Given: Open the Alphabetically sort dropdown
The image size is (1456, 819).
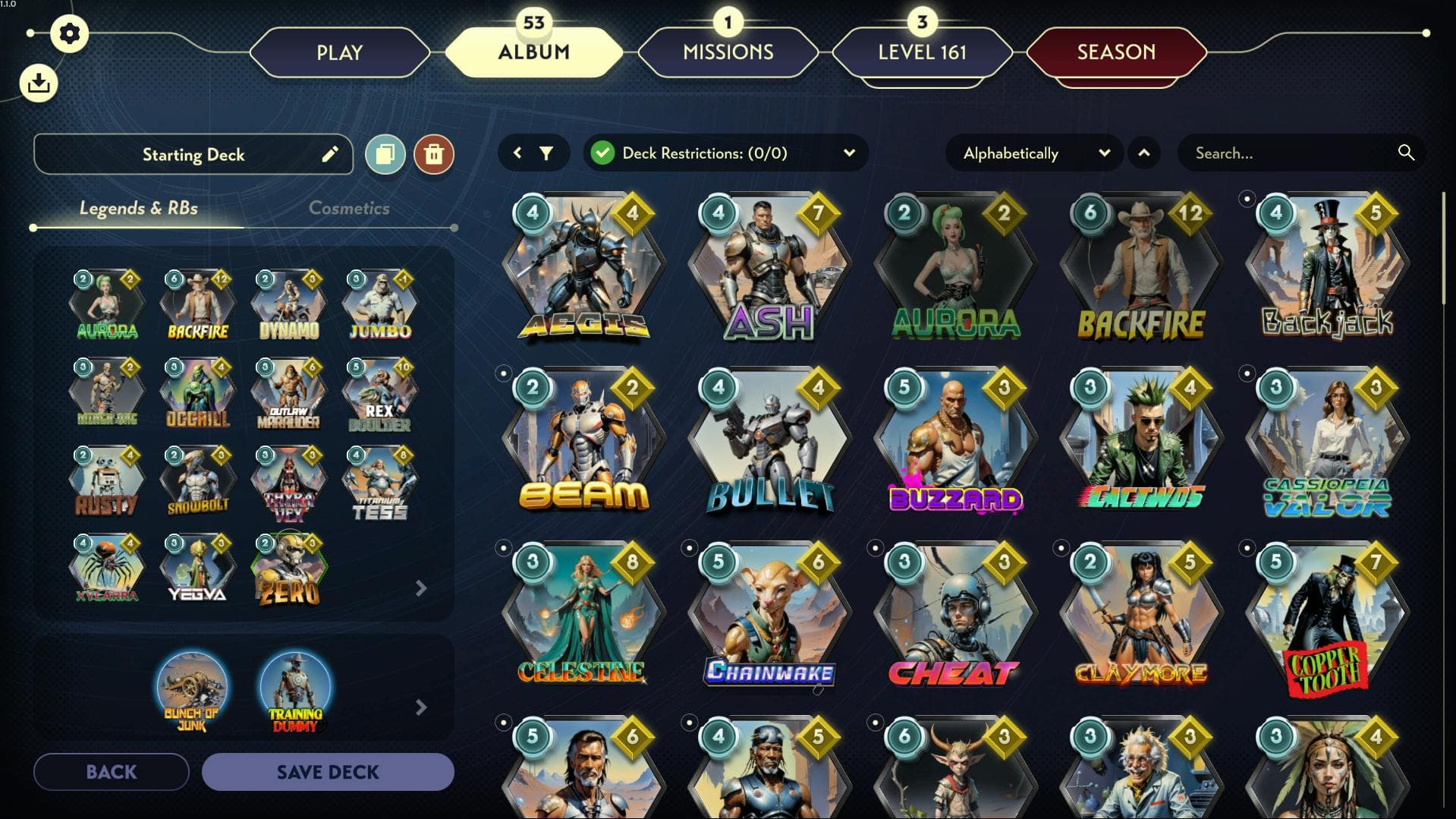Looking at the screenshot, I should [1105, 153].
